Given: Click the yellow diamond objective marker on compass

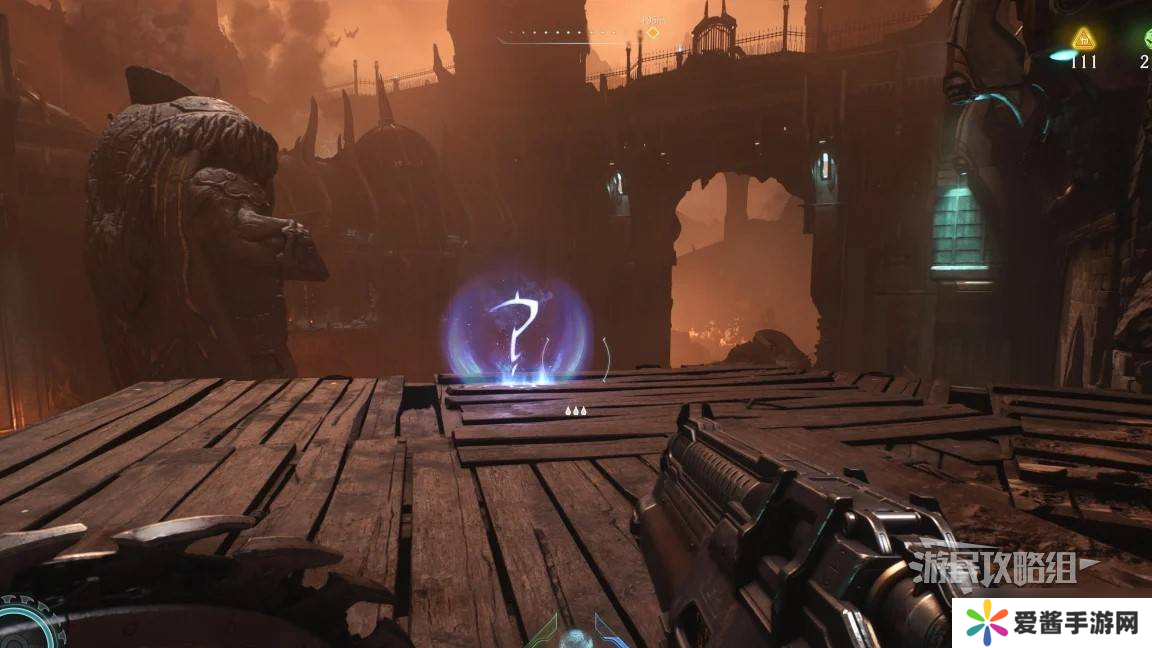Looking at the screenshot, I should click(x=653, y=33).
